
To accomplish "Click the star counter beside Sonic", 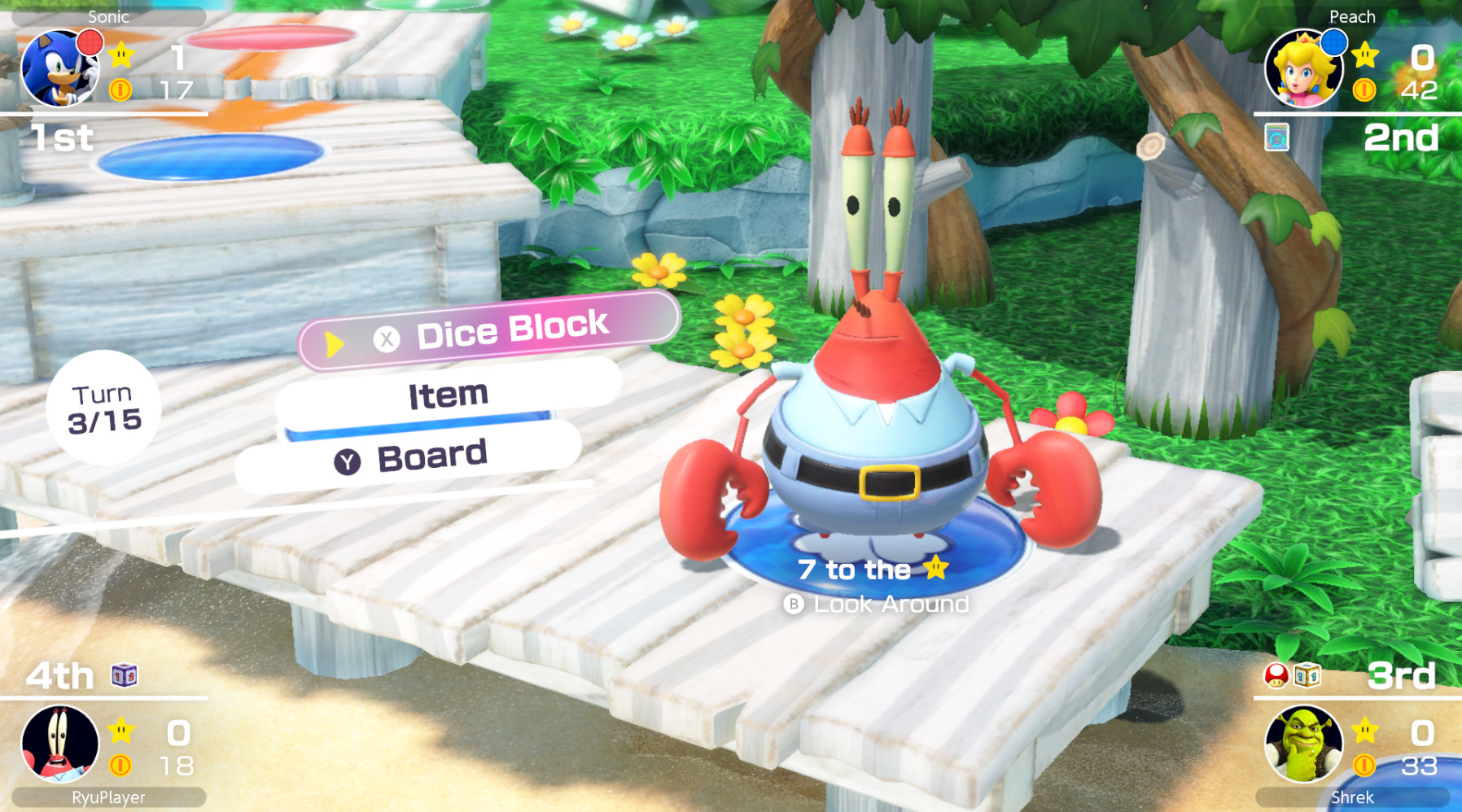I will (120, 55).
